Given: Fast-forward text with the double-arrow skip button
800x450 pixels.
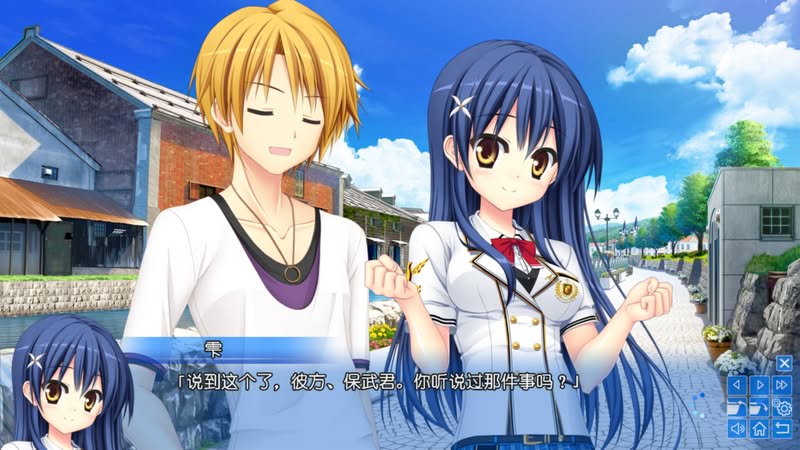Looking at the screenshot, I should [x=783, y=385].
